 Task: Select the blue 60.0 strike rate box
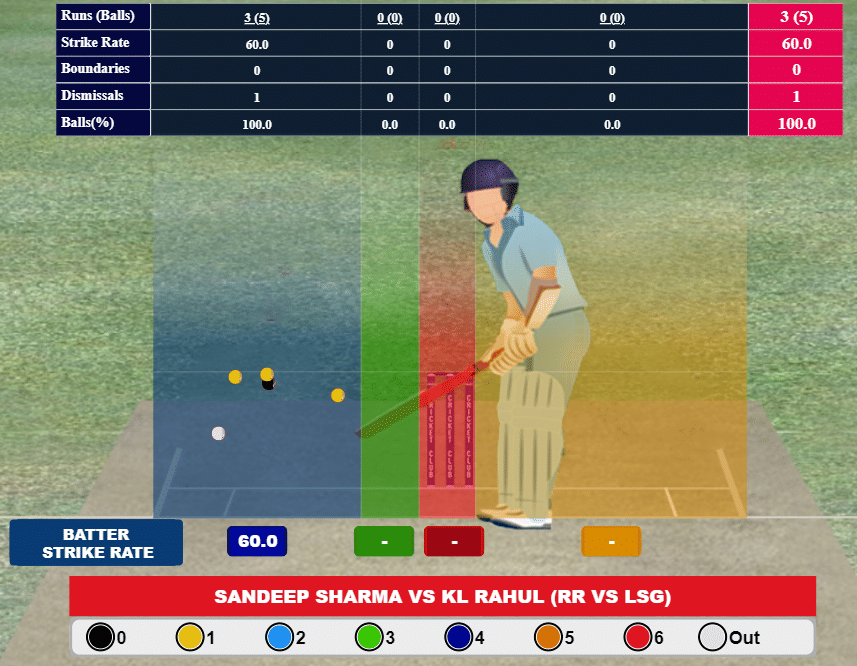[x=257, y=541]
